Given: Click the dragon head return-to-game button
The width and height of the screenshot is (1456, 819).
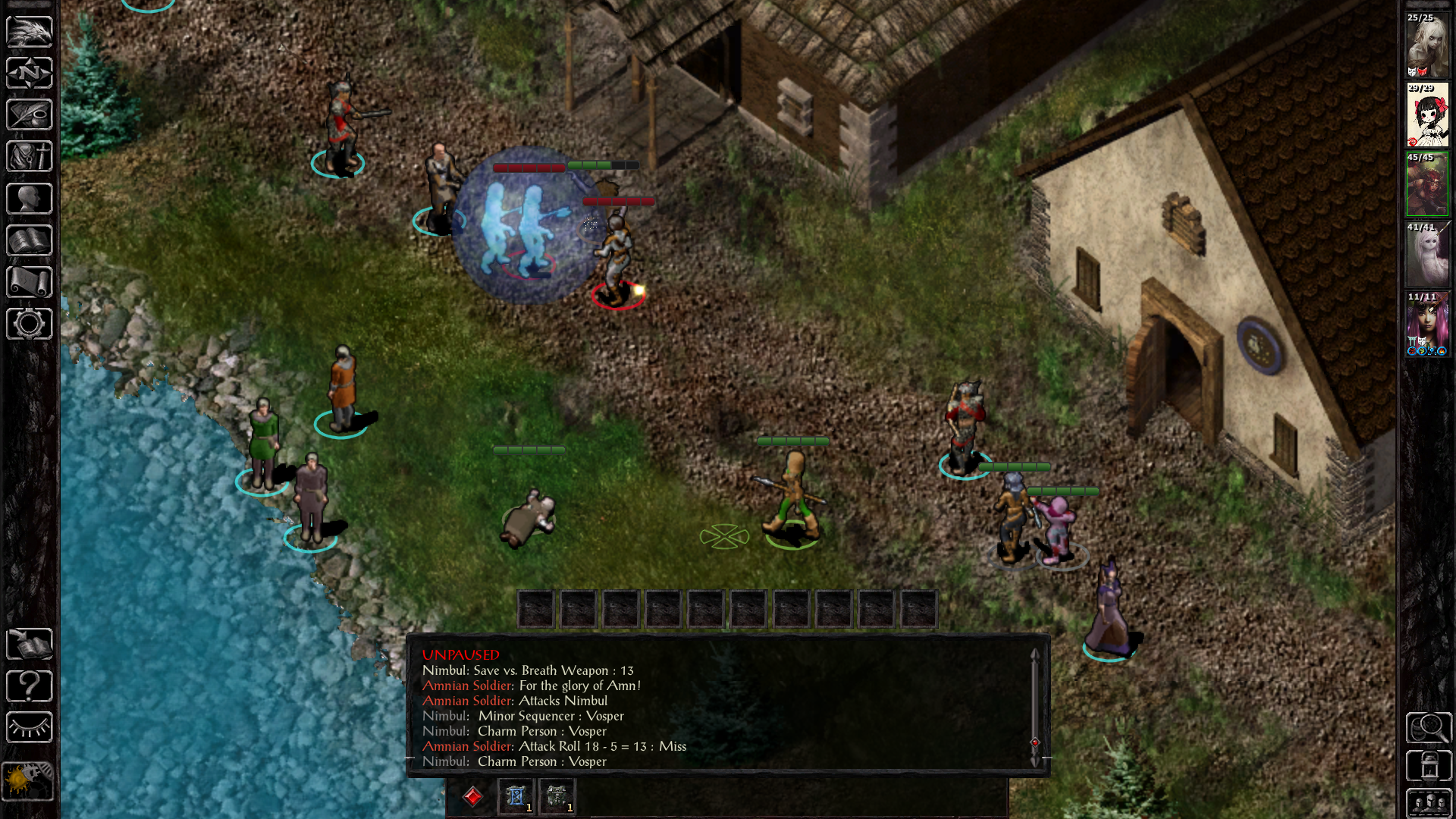Looking at the screenshot, I should click(30, 31).
